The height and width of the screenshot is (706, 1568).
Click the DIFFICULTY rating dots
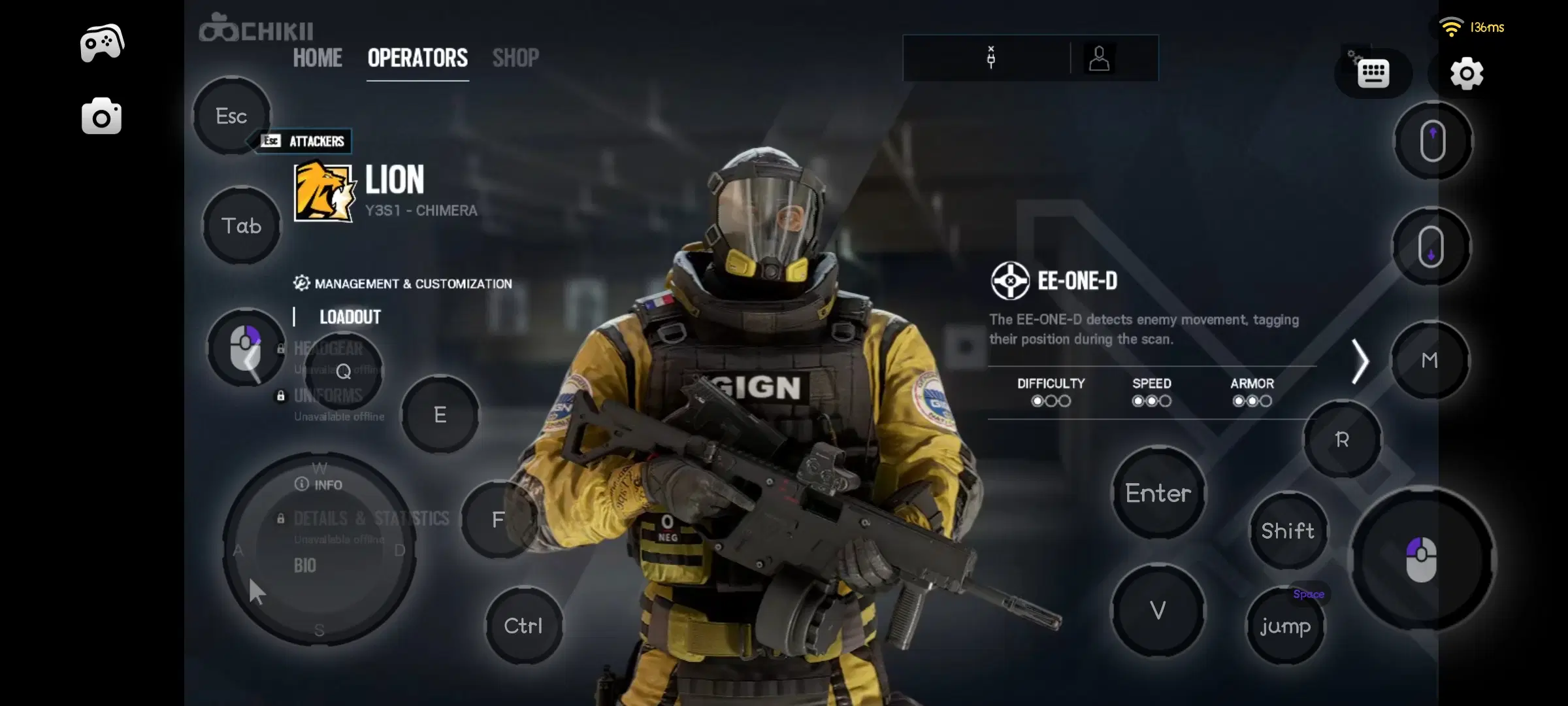coord(1051,401)
